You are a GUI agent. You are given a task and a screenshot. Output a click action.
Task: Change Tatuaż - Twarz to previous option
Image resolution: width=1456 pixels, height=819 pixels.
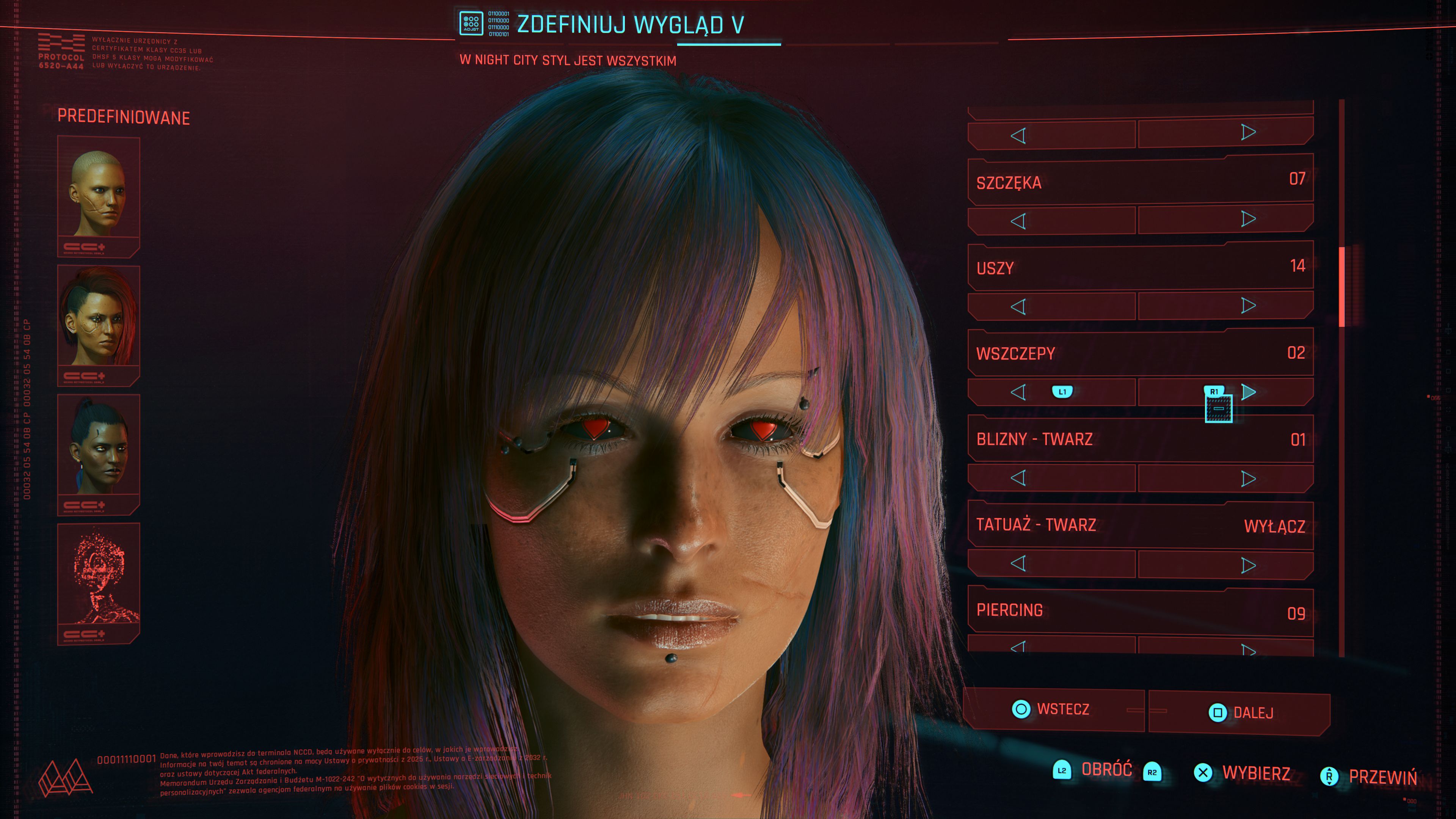(x=1018, y=563)
